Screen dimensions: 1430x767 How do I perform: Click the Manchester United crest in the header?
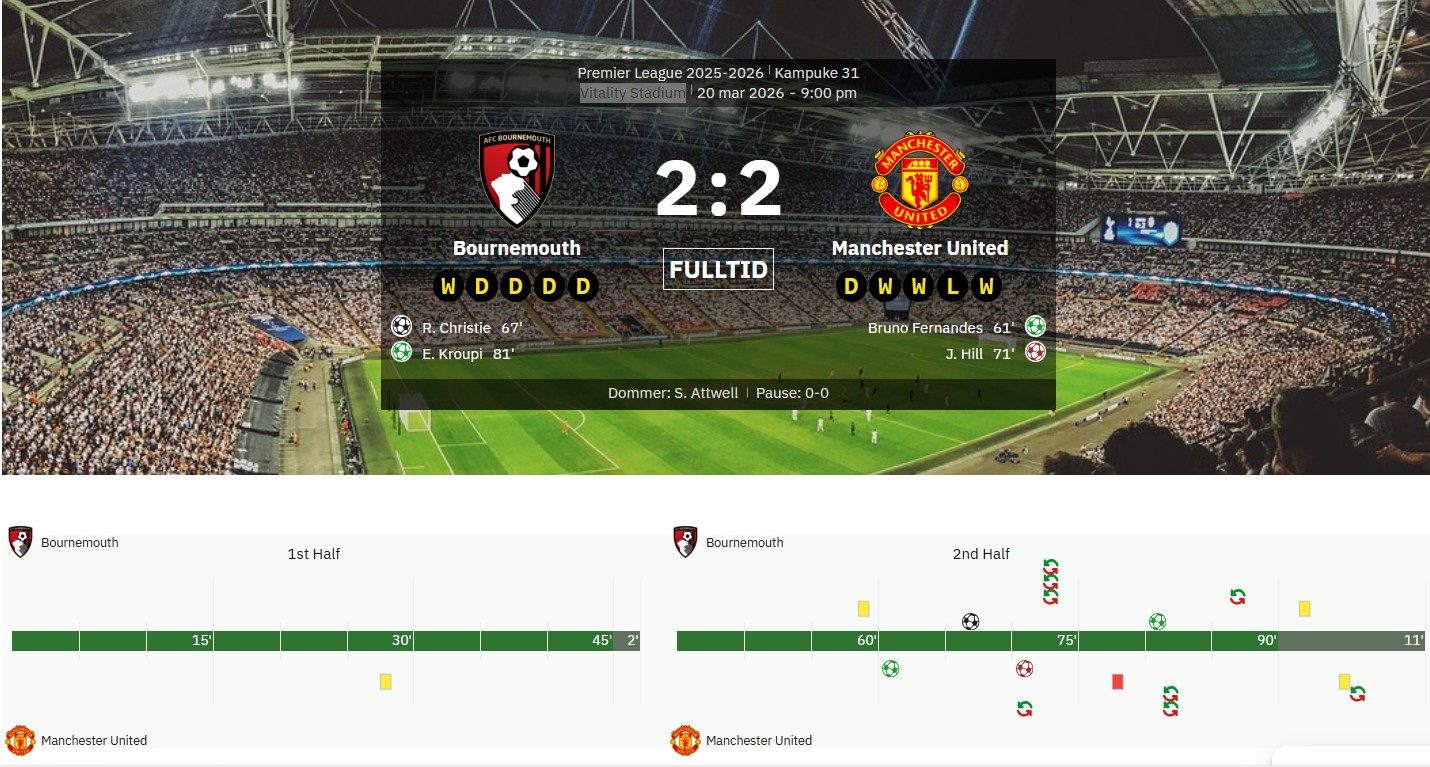(x=920, y=180)
